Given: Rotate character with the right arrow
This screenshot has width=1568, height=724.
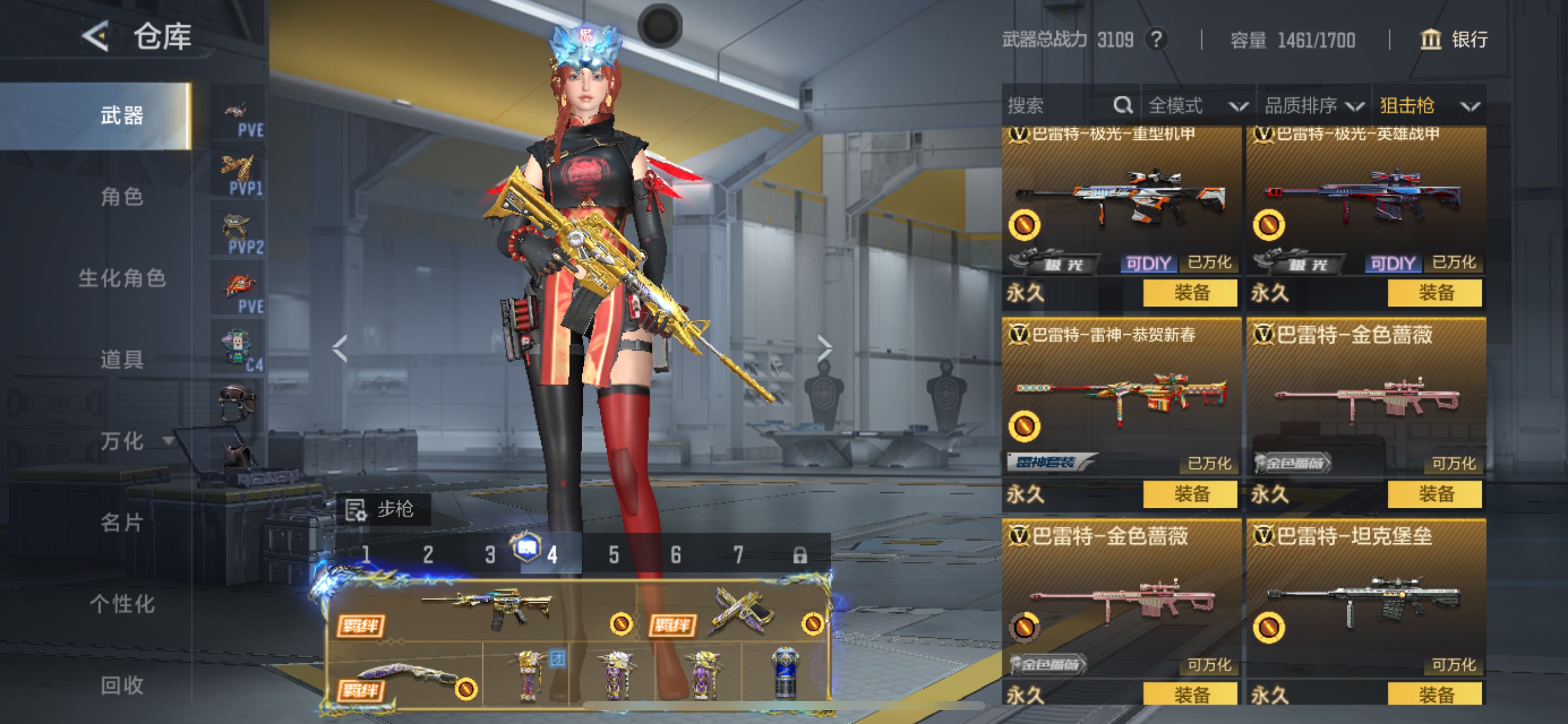Looking at the screenshot, I should tap(825, 349).
